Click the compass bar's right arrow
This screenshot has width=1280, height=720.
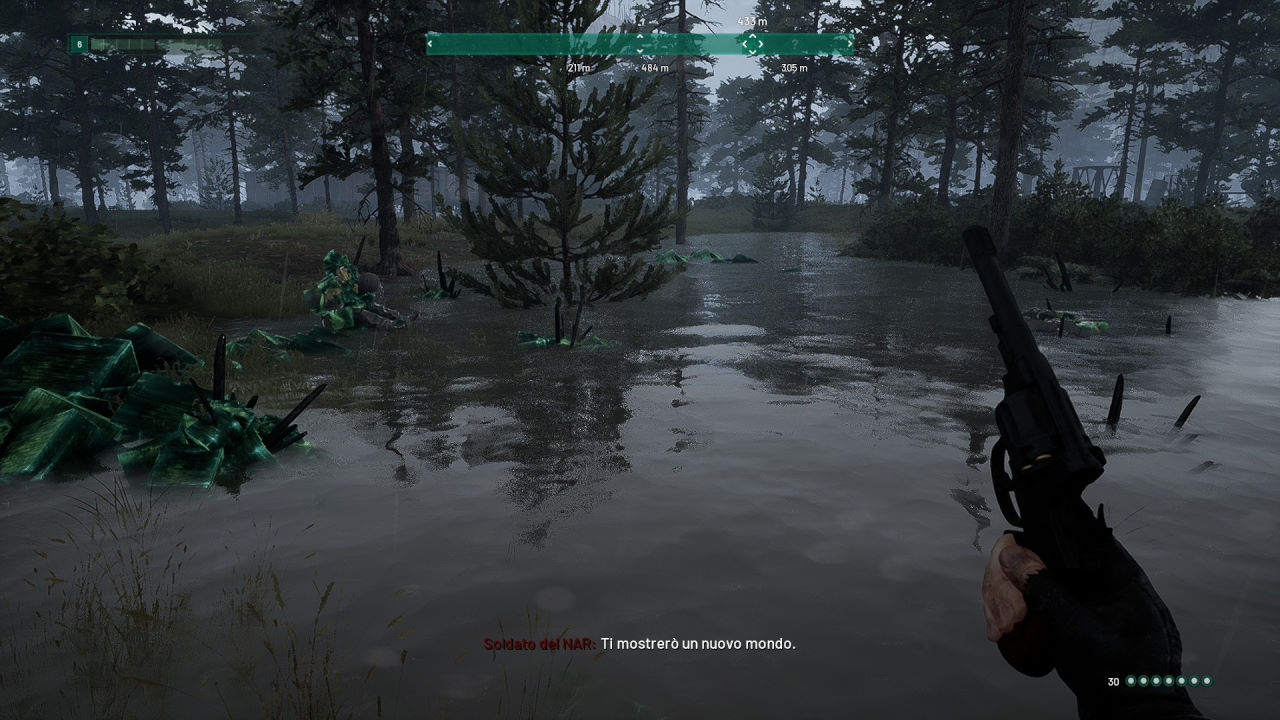pos(849,44)
